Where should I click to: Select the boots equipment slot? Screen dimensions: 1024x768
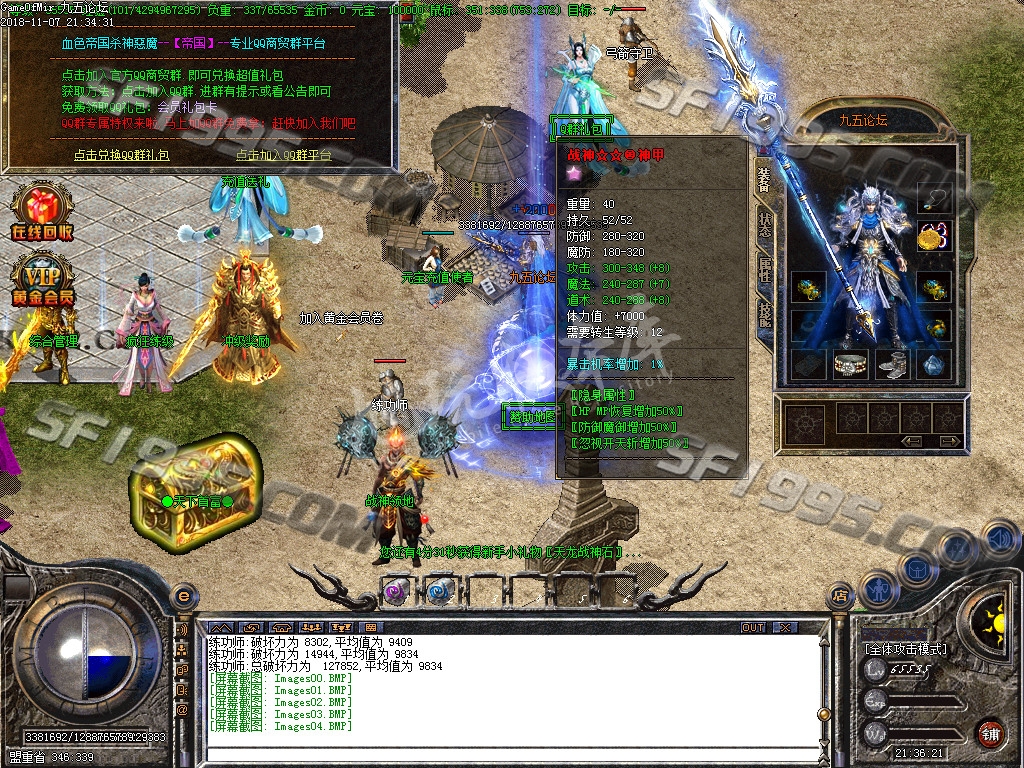tap(892, 365)
